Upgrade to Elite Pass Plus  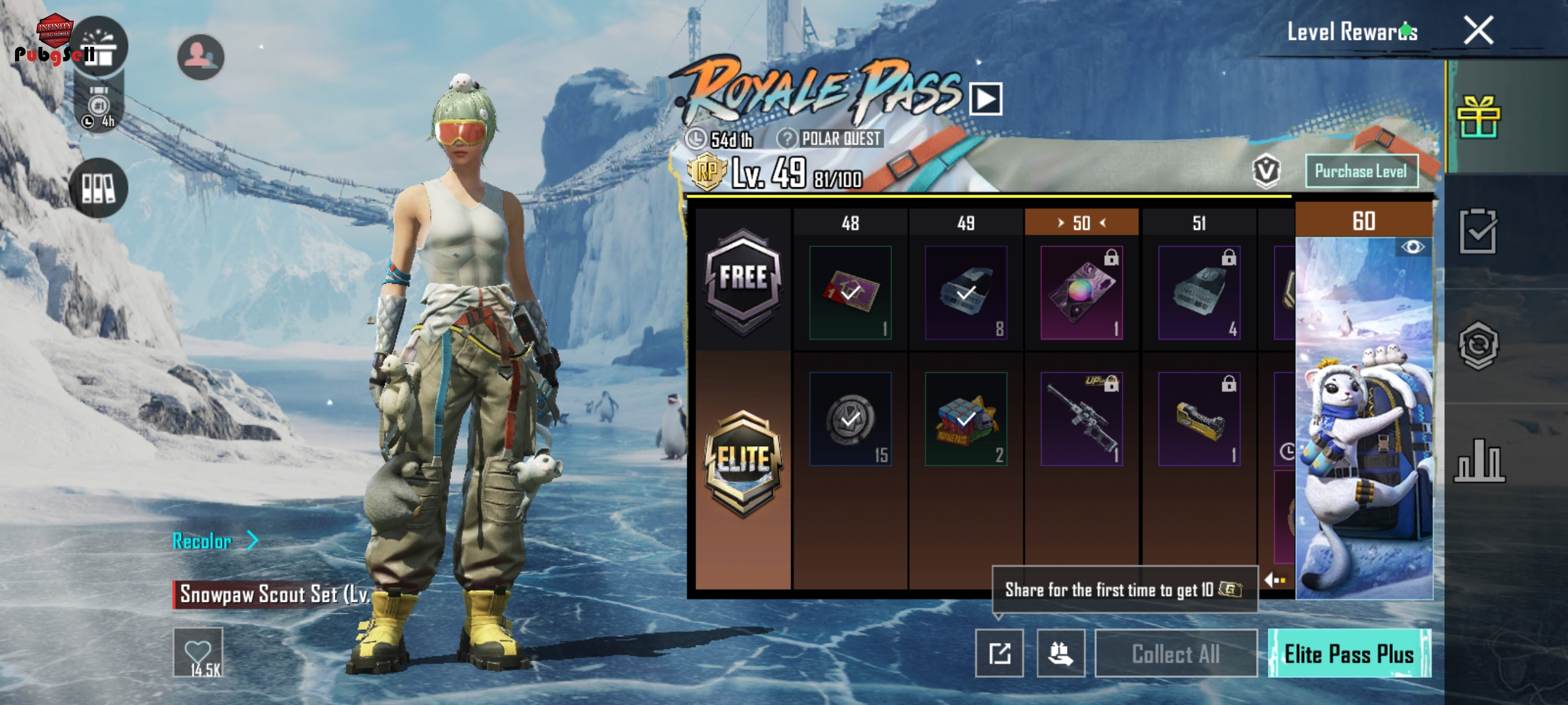coord(1349,654)
